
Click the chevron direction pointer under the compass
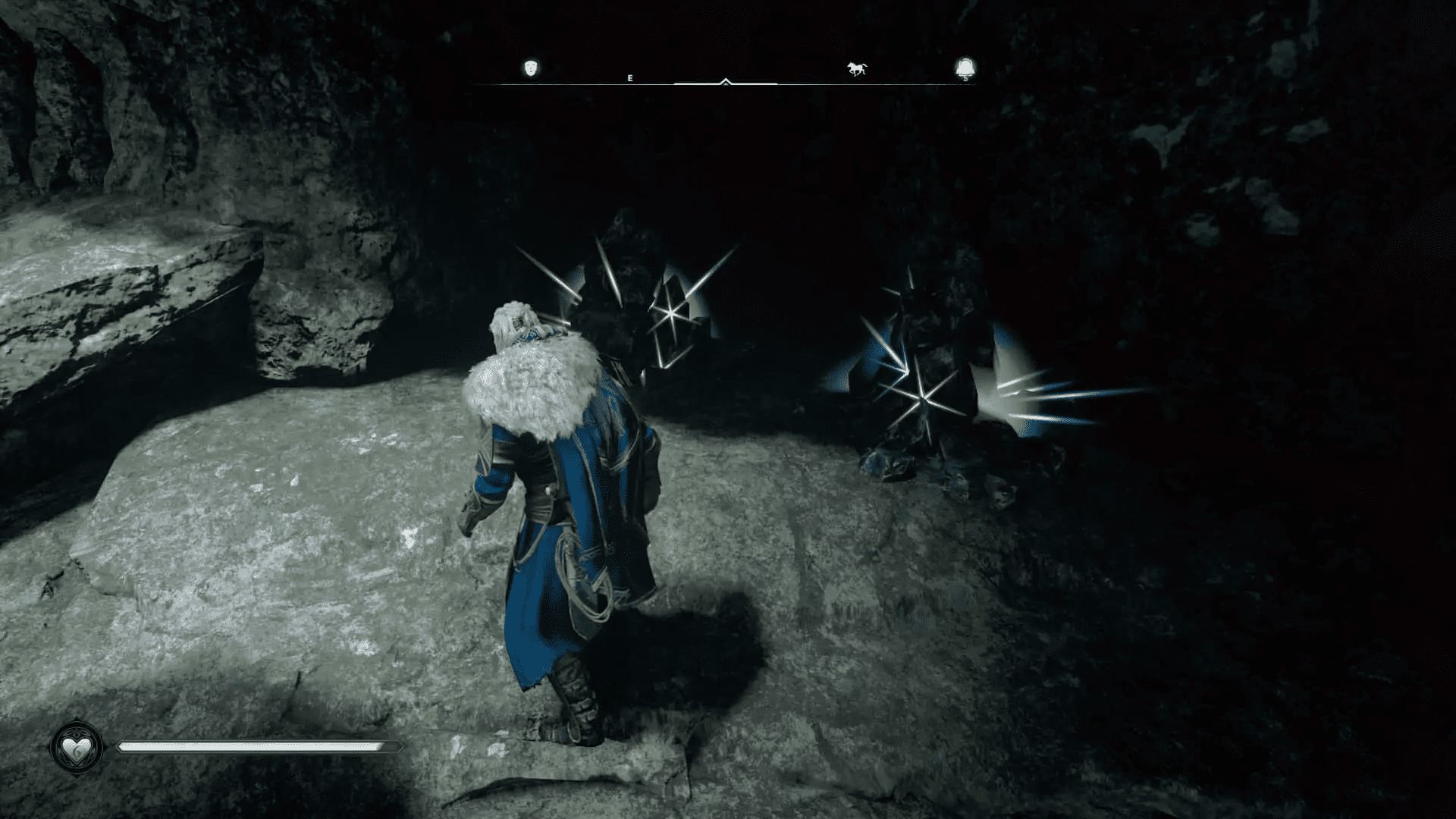tap(726, 80)
